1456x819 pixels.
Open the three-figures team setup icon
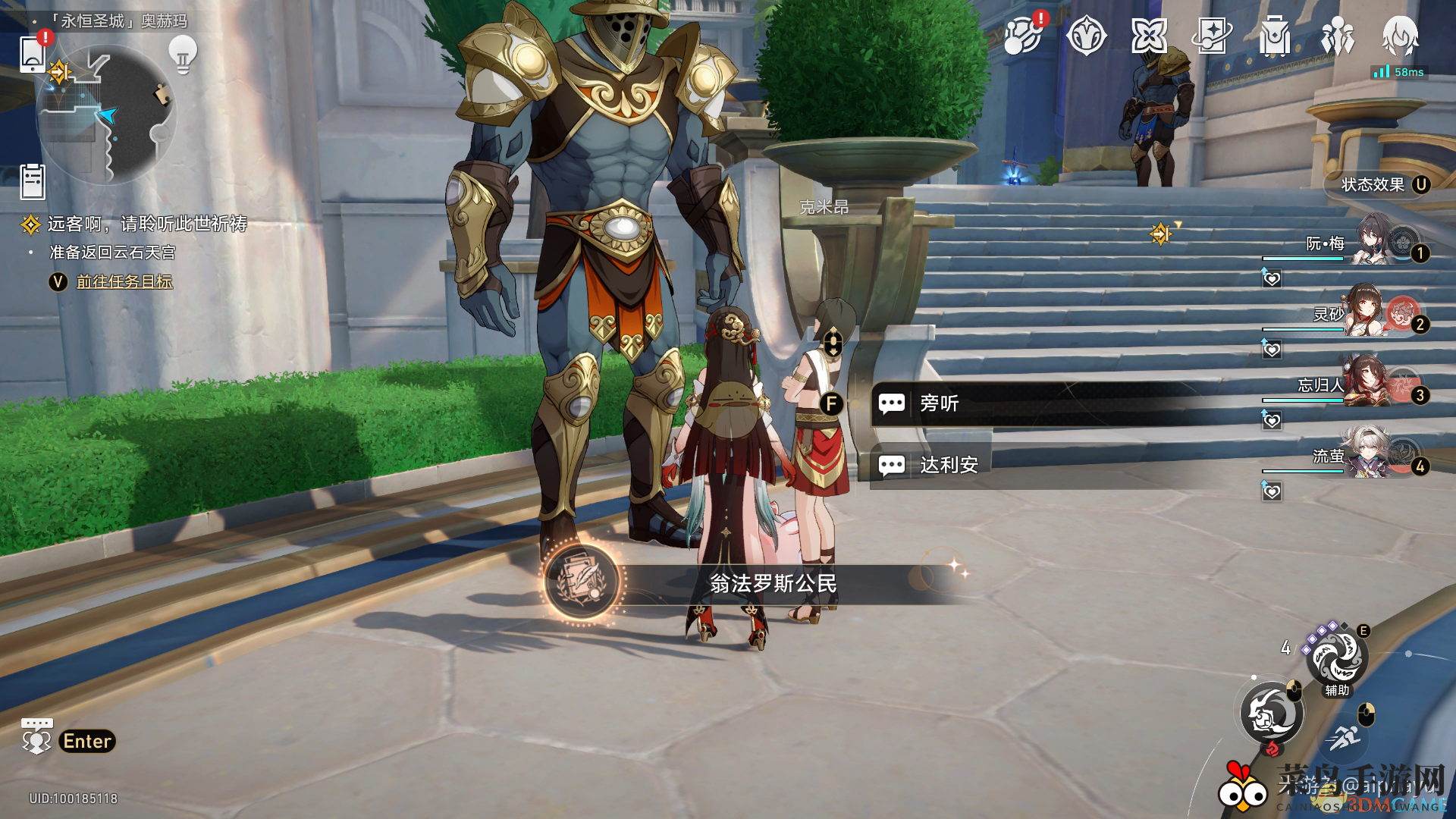click(1338, 36)
